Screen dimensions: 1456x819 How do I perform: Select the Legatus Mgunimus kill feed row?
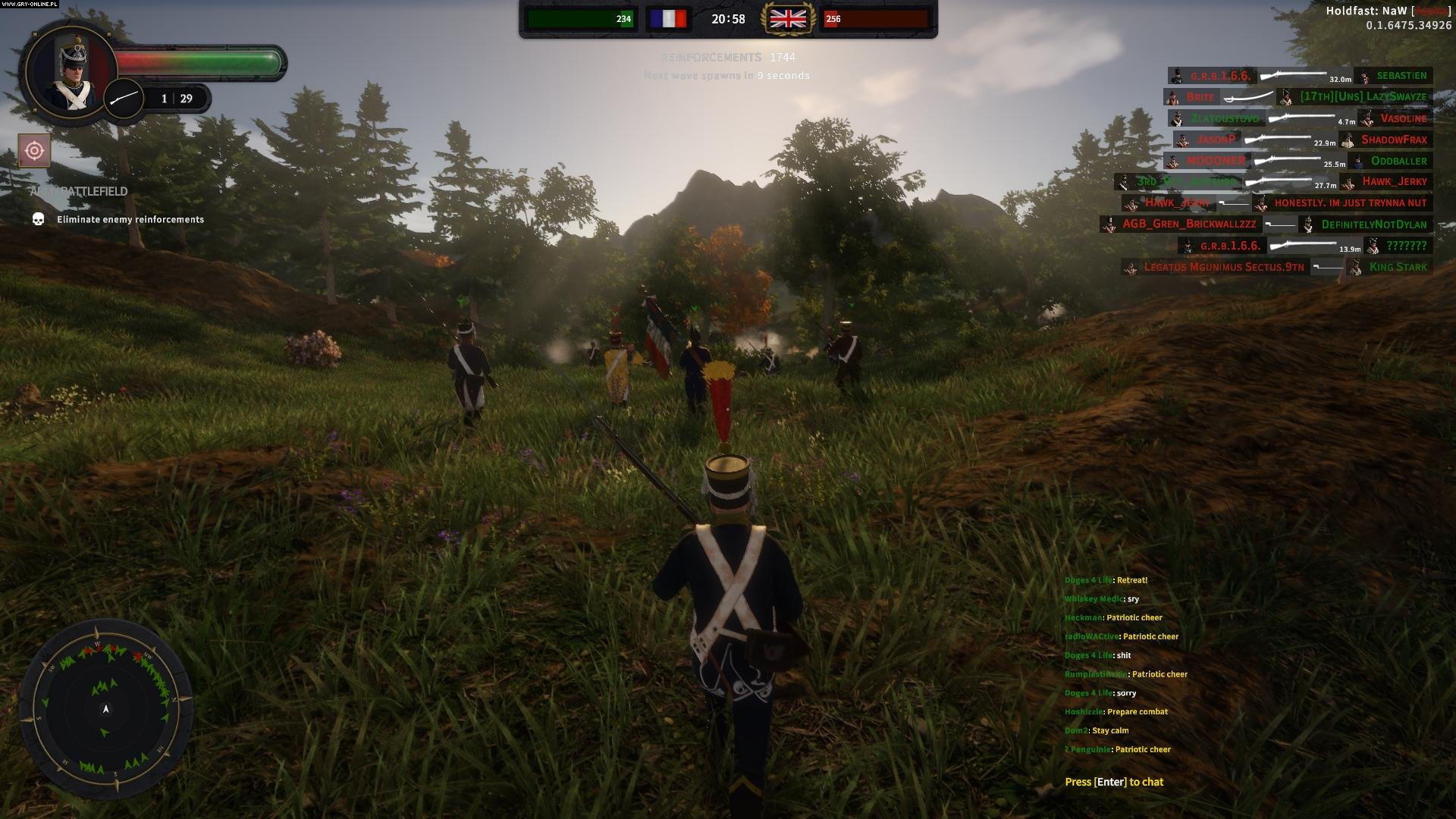coord(1223,267)
